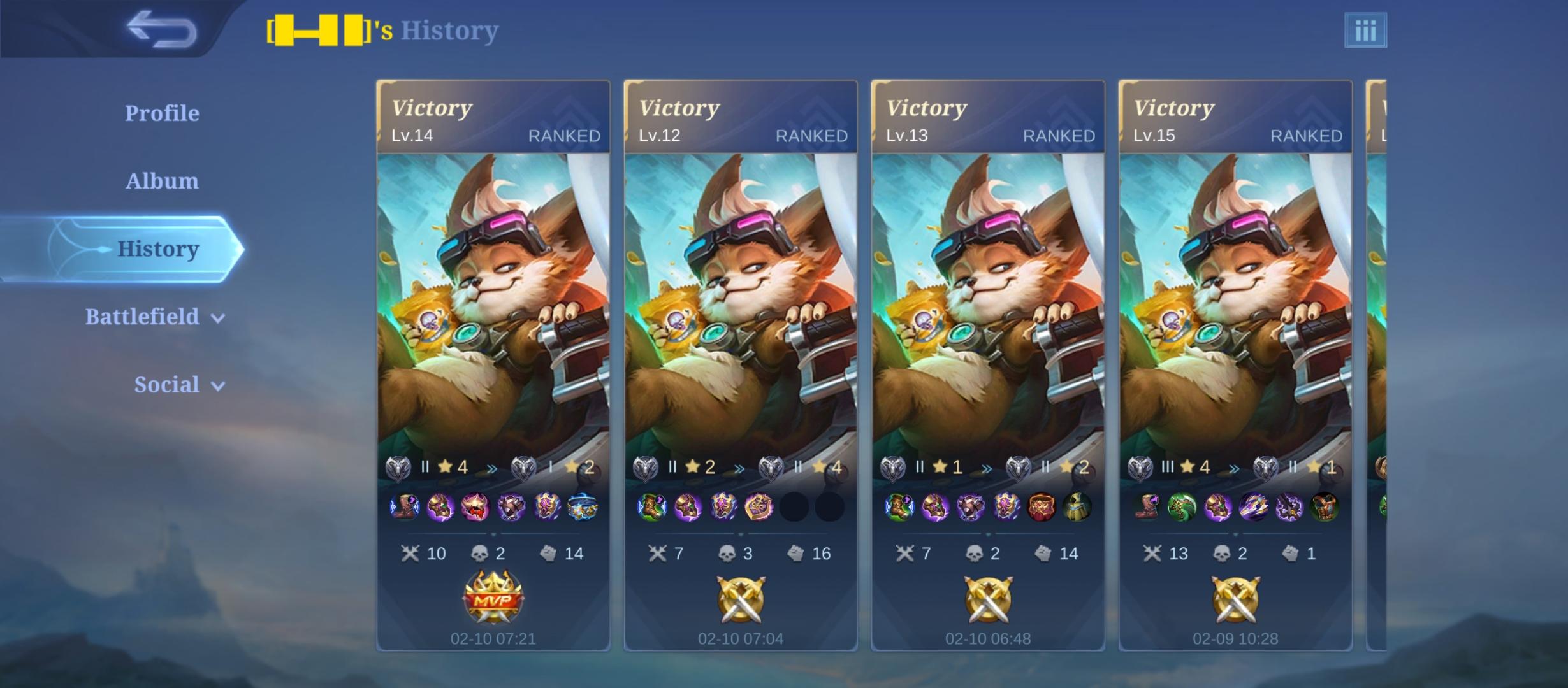The height and width of the screenshot is (688, 1568).
Task: Open the Album tab
Action: 161,180
